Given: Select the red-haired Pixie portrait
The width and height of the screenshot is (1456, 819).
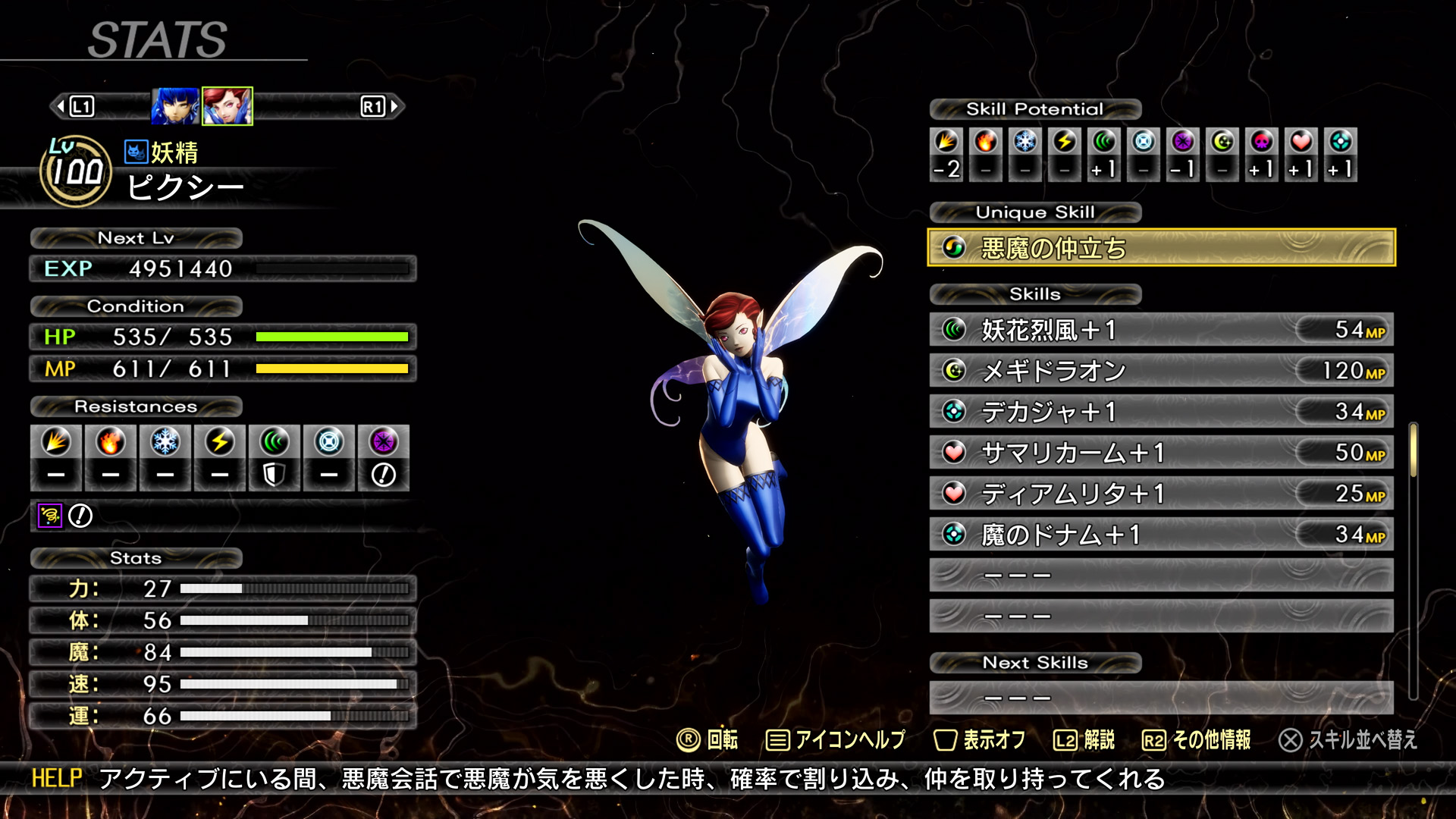Looking at the screenshot, I should tap(227, 106).
